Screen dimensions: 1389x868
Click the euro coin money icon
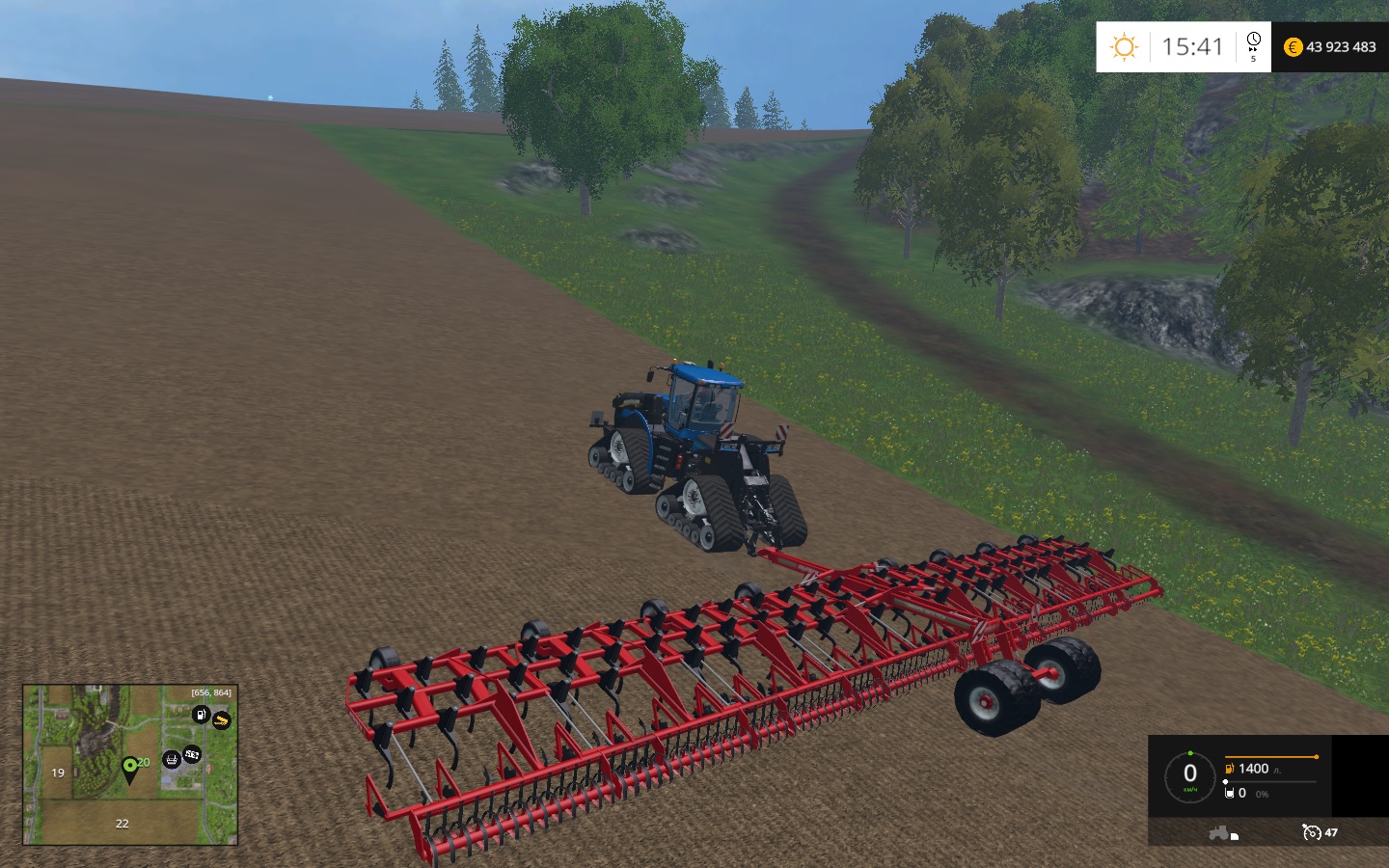(x=1294, y=47)
